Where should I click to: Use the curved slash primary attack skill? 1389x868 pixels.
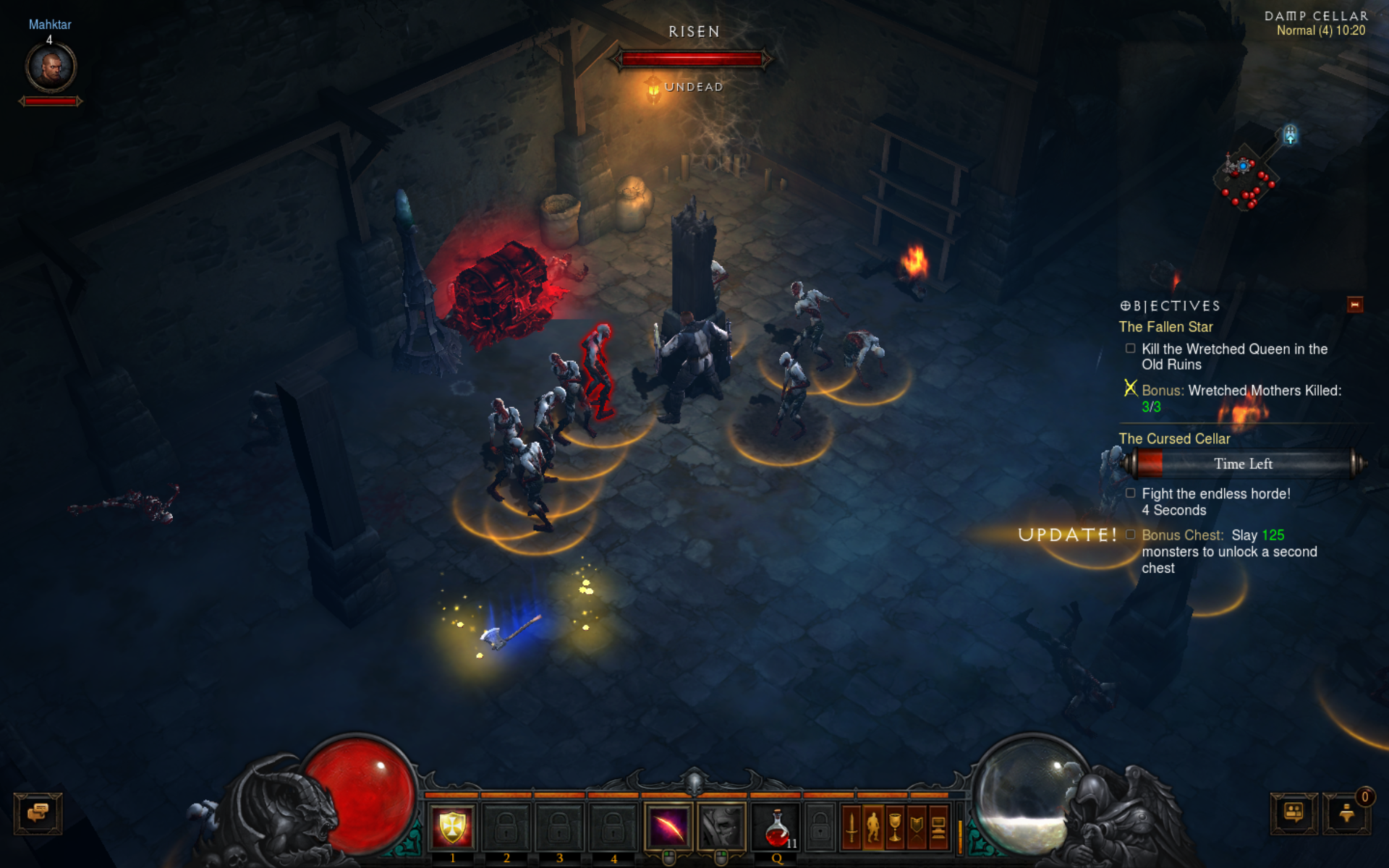tap(668, 827)
